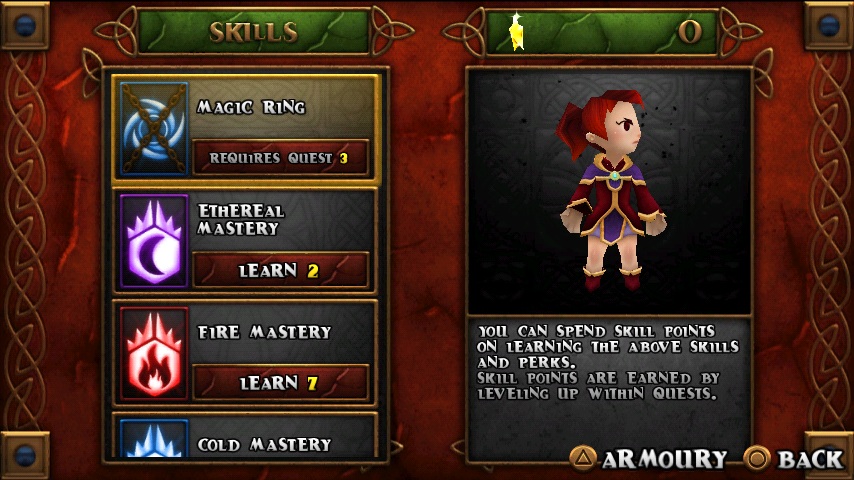Learn Ethereal Mastery for 2 points
854x480 pixels.
click(x=280, y=270)
